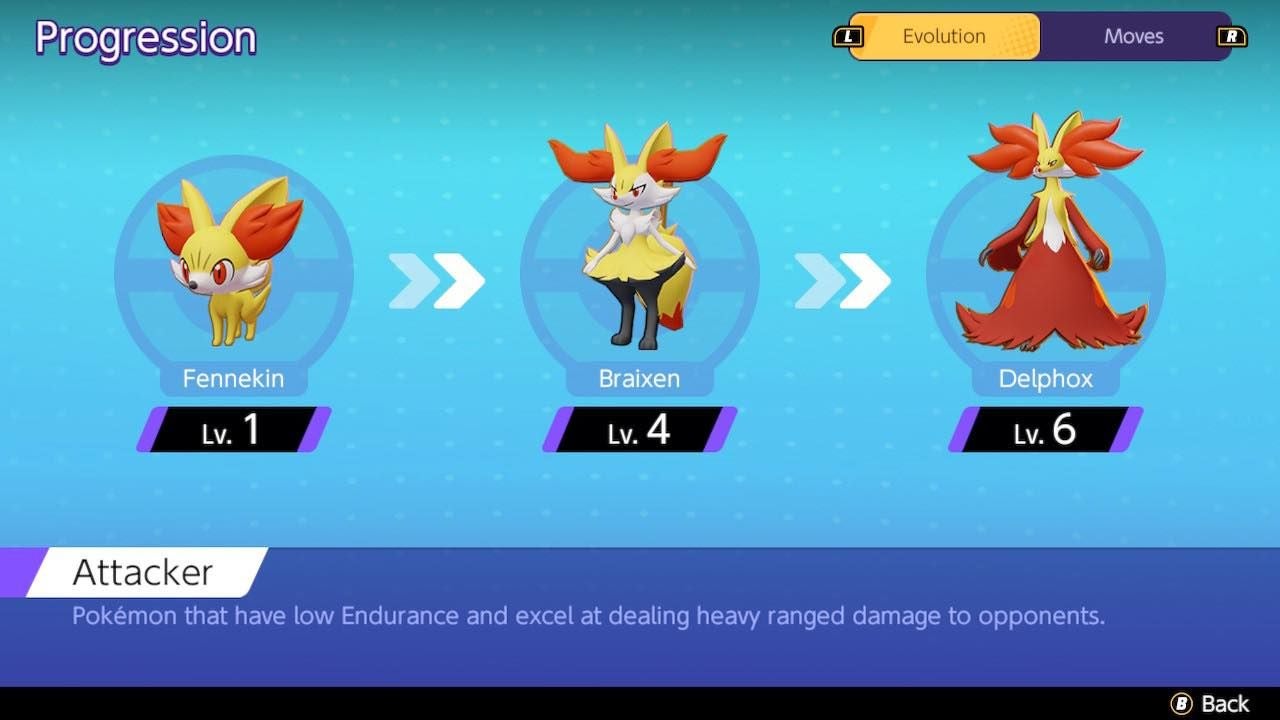This screenshot has height=720, width=1280.
Task: Click the arrow between Braixen and Delphox
Action: click(x=841, y=283)
